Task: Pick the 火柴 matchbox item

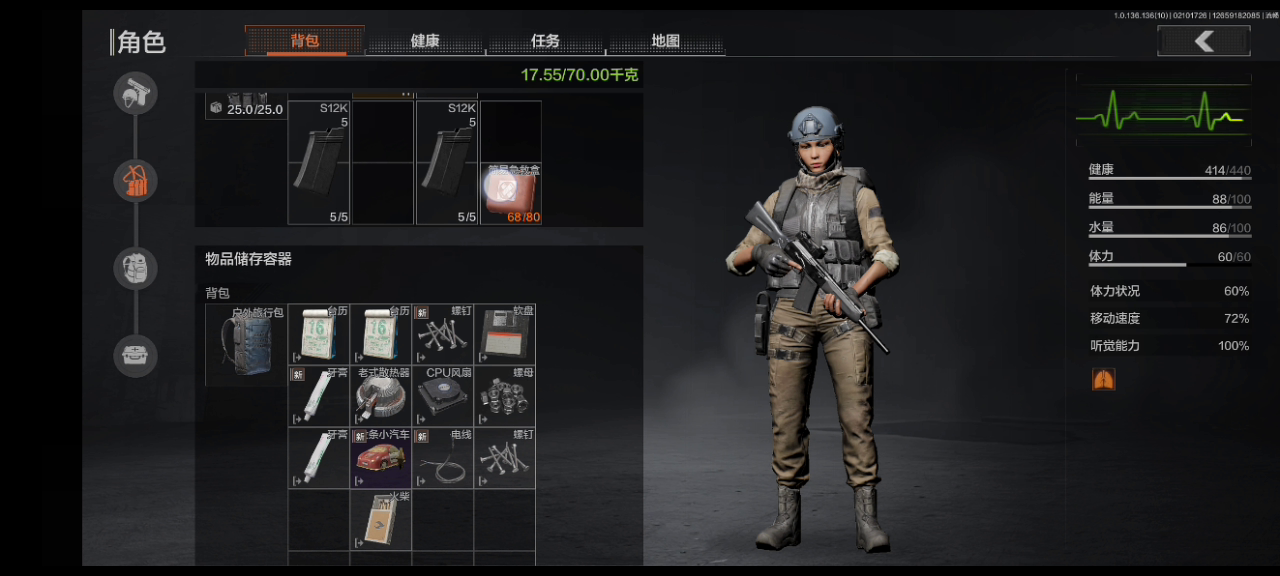Action: (381, 521)
